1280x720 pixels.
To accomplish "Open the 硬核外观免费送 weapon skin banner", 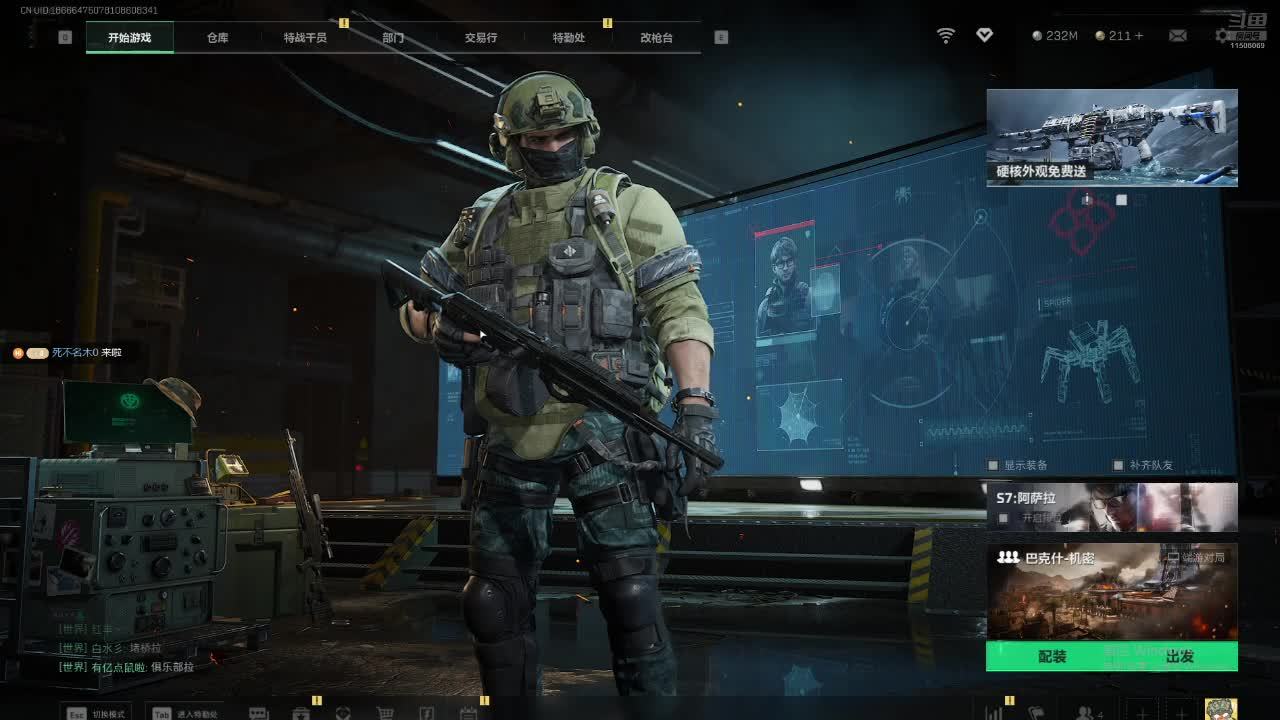I will (x=1112, y=137).
